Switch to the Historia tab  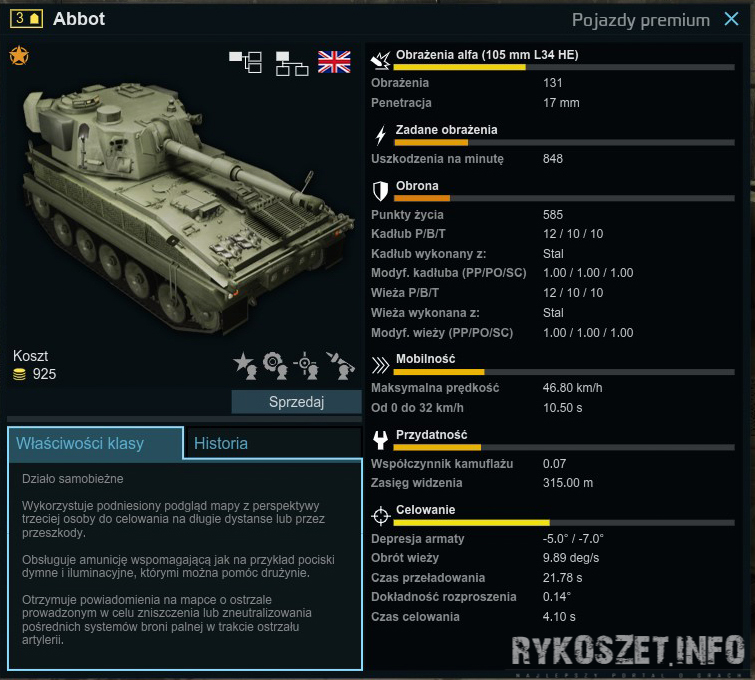[221, 443]
